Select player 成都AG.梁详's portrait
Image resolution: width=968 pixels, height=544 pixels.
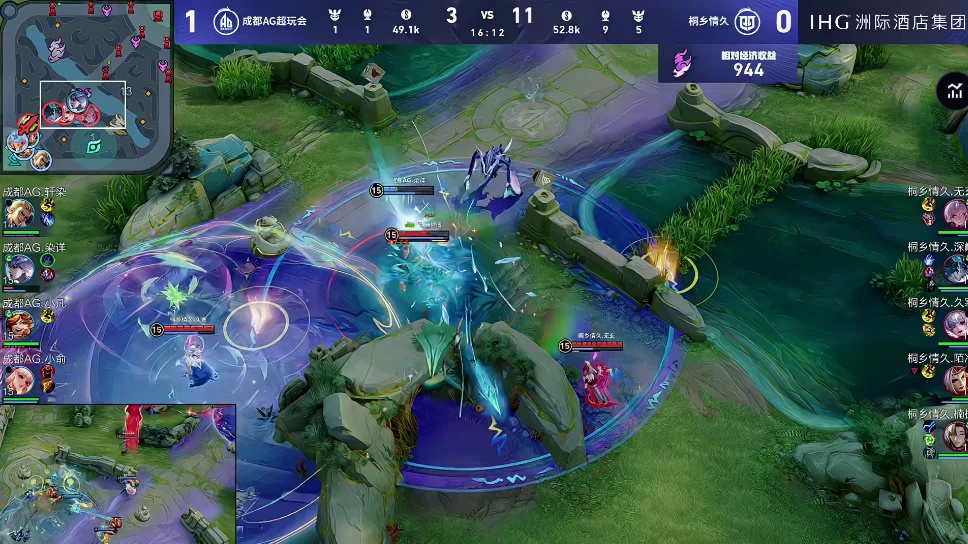pos(19,268)
